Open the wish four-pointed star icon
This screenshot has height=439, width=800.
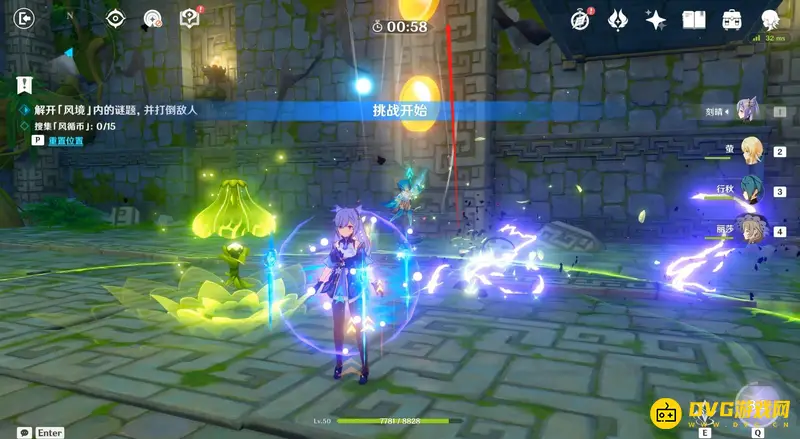click(656, 19)
